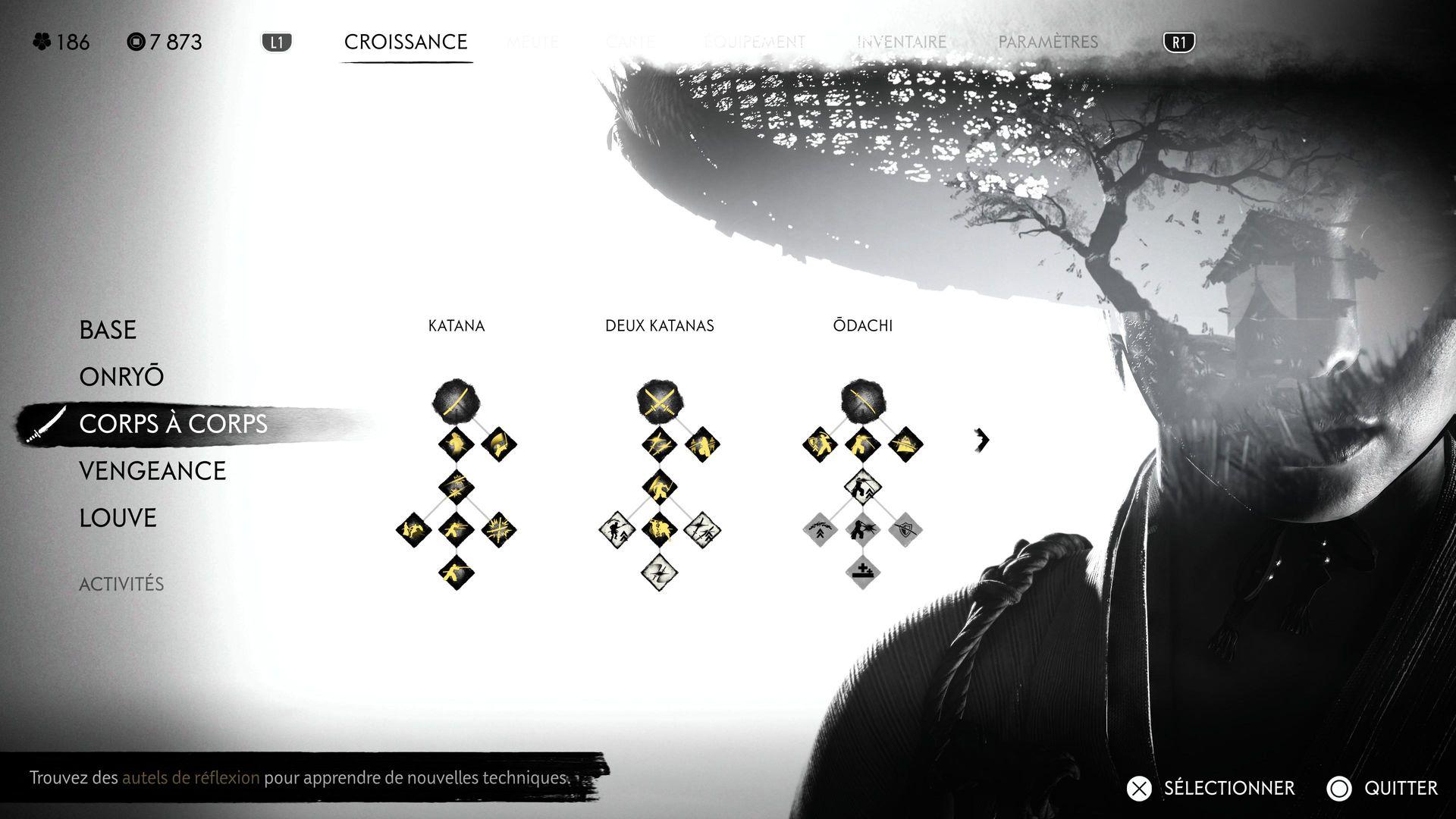
Task: Go to the Équipement tab
Action: pos(755,42)
